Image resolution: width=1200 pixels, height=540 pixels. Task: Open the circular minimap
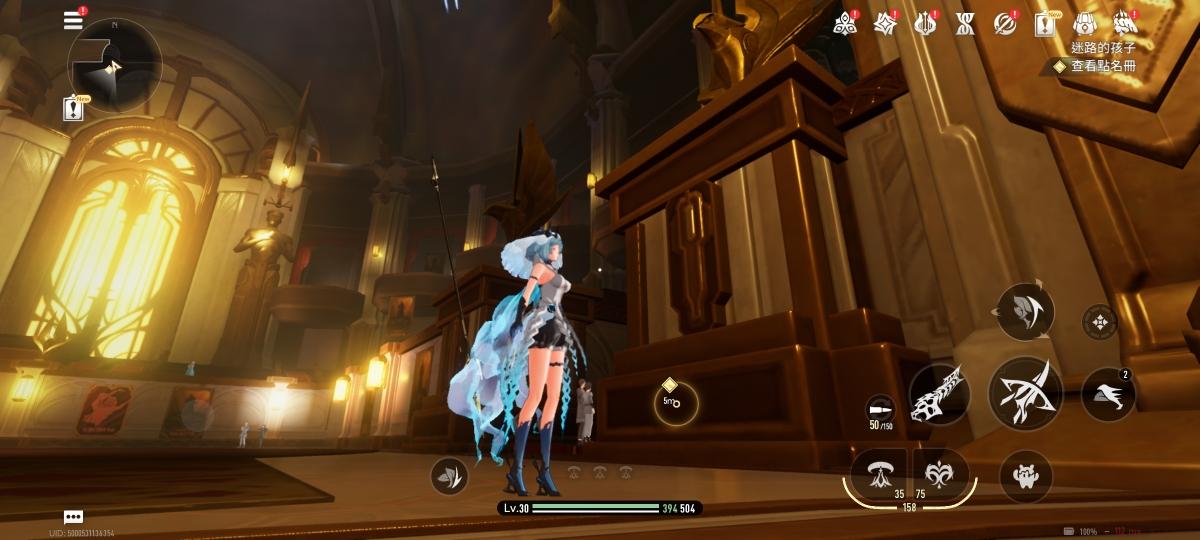point(113,65)
